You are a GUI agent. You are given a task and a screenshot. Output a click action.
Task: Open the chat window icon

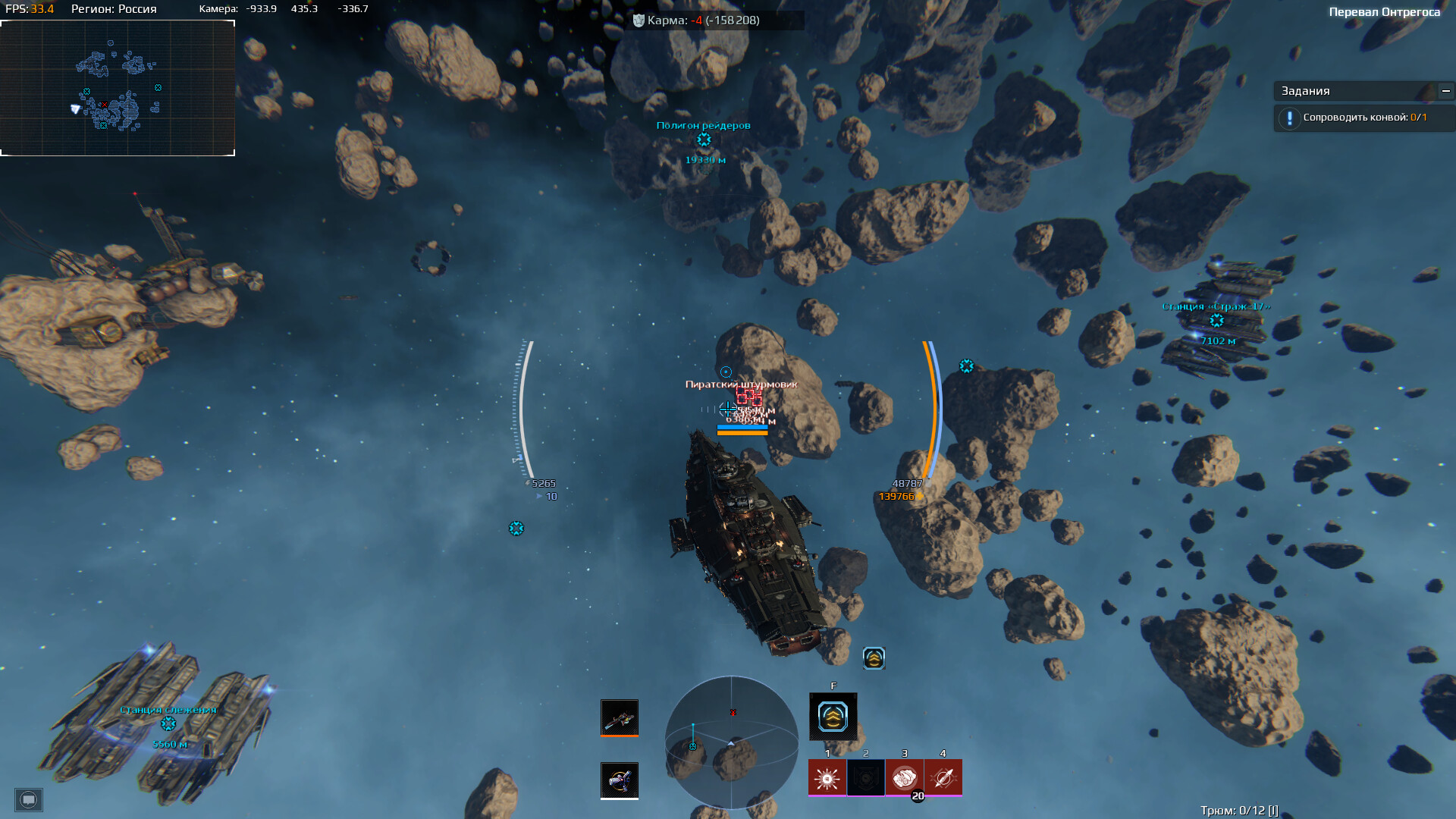point(29,799)
